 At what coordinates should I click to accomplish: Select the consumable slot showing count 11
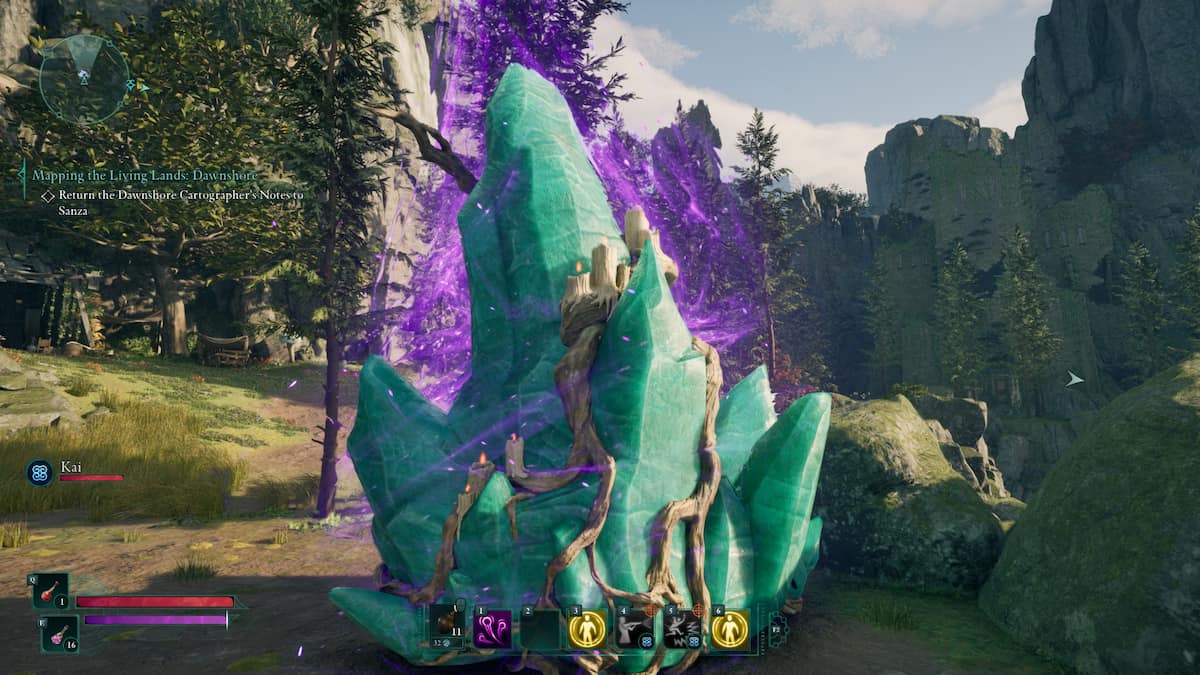click(446, 629)
